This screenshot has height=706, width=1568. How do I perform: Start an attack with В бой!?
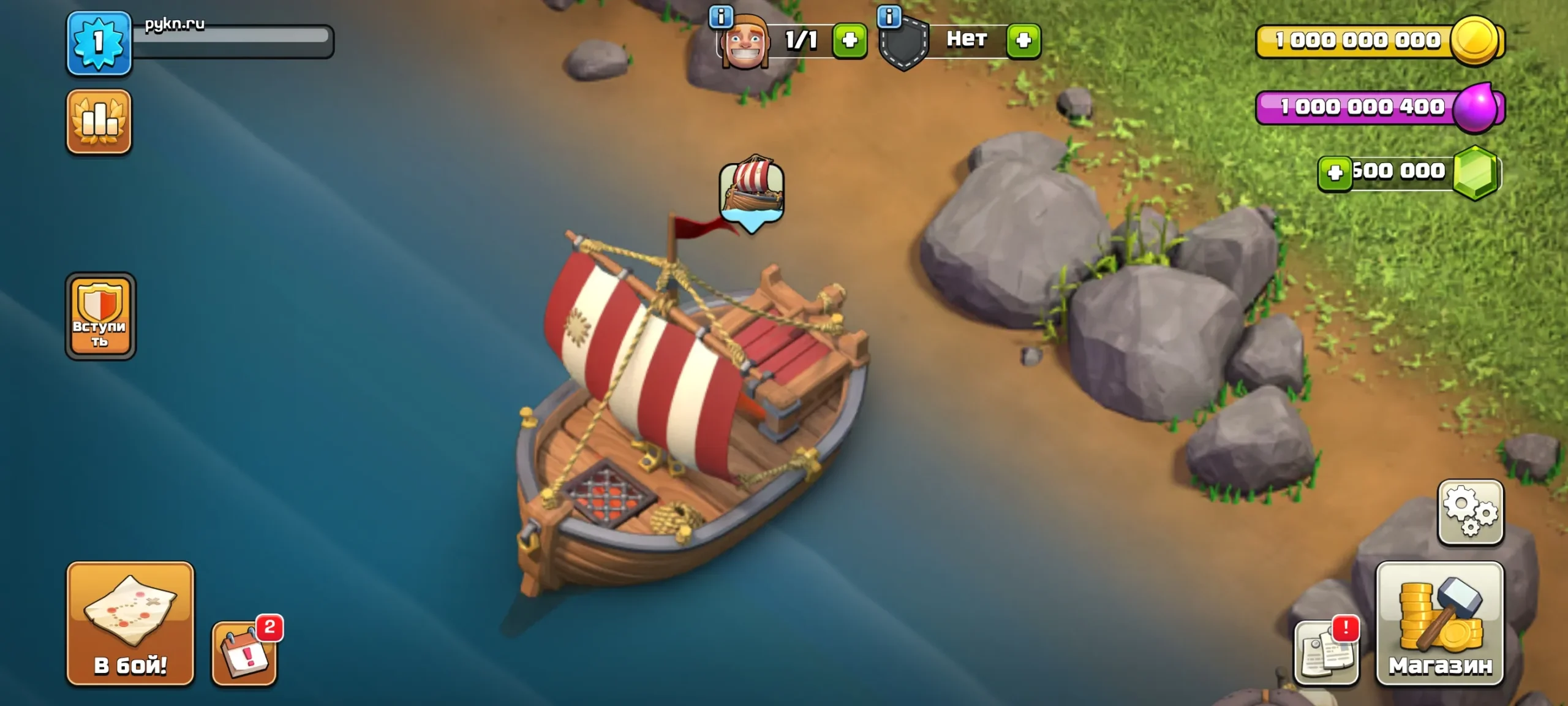click(130, 623)
